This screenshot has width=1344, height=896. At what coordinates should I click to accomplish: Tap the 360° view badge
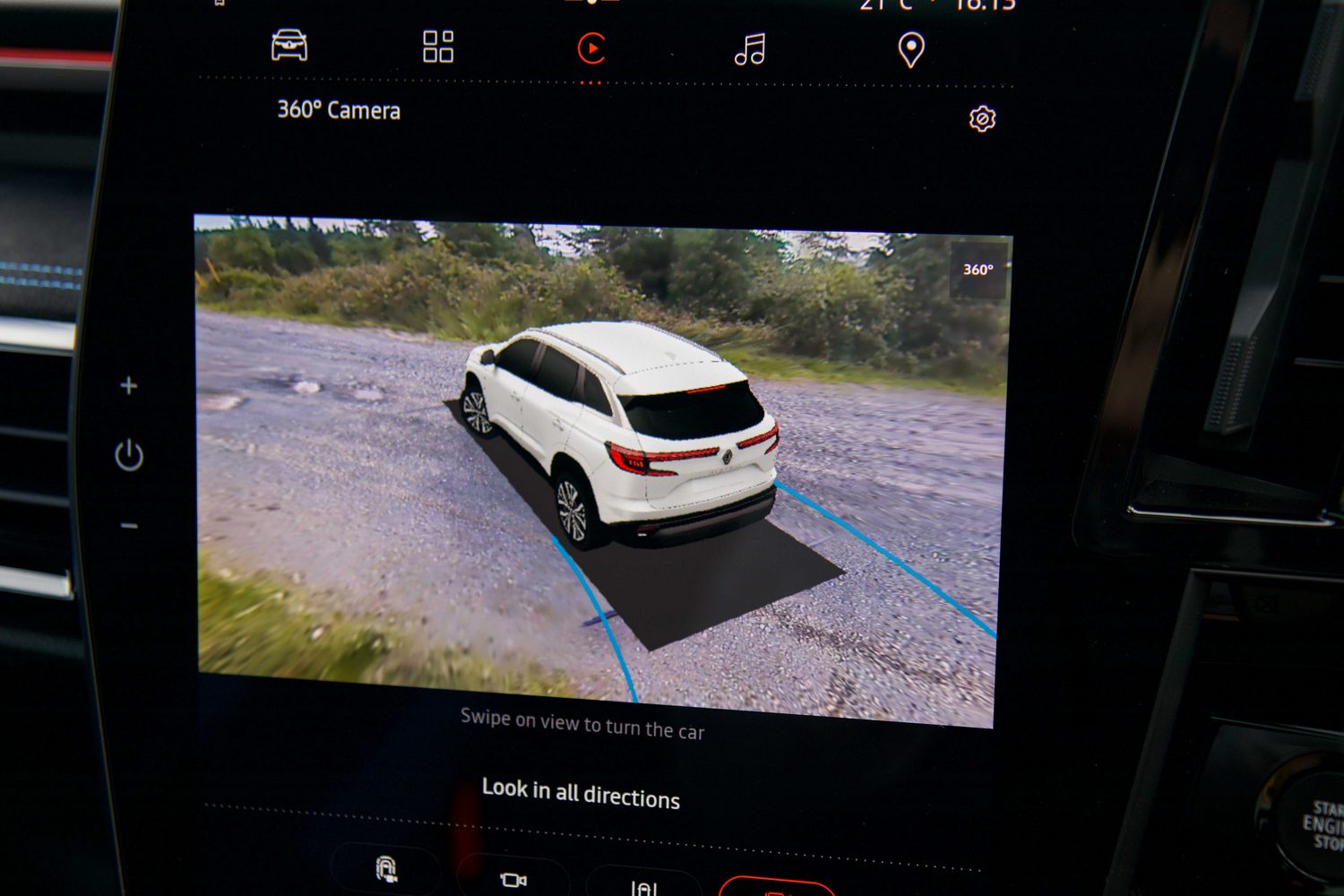coord(978,270)
